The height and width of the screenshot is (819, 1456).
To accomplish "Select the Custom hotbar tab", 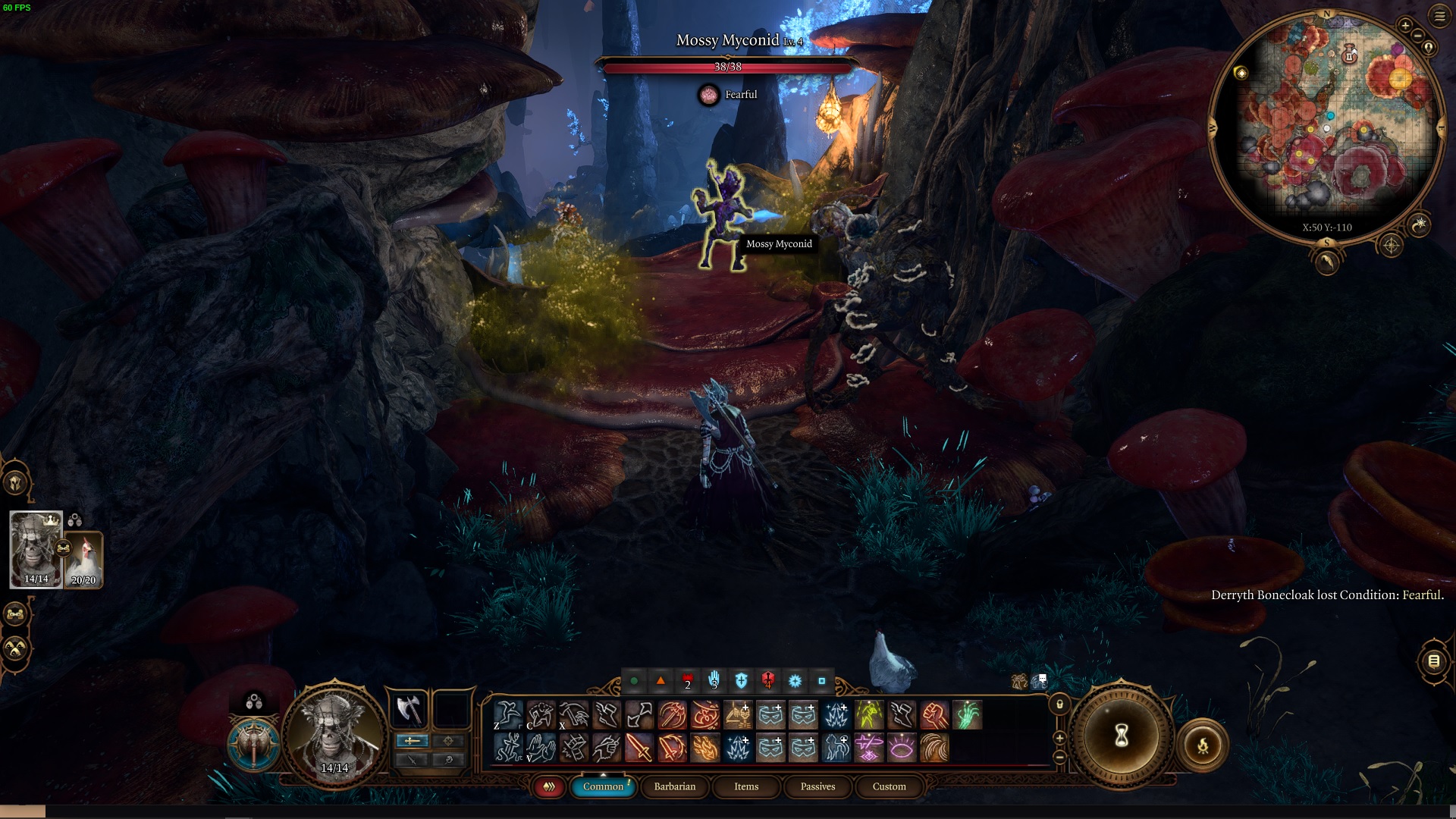I will coord(889,786).
